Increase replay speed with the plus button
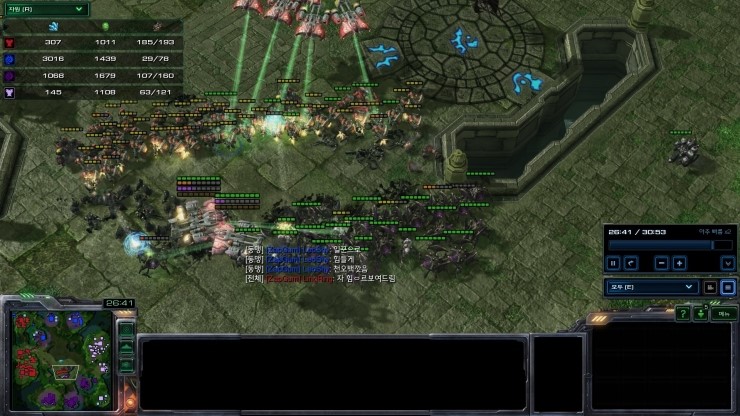 click(x=679, y=263)
